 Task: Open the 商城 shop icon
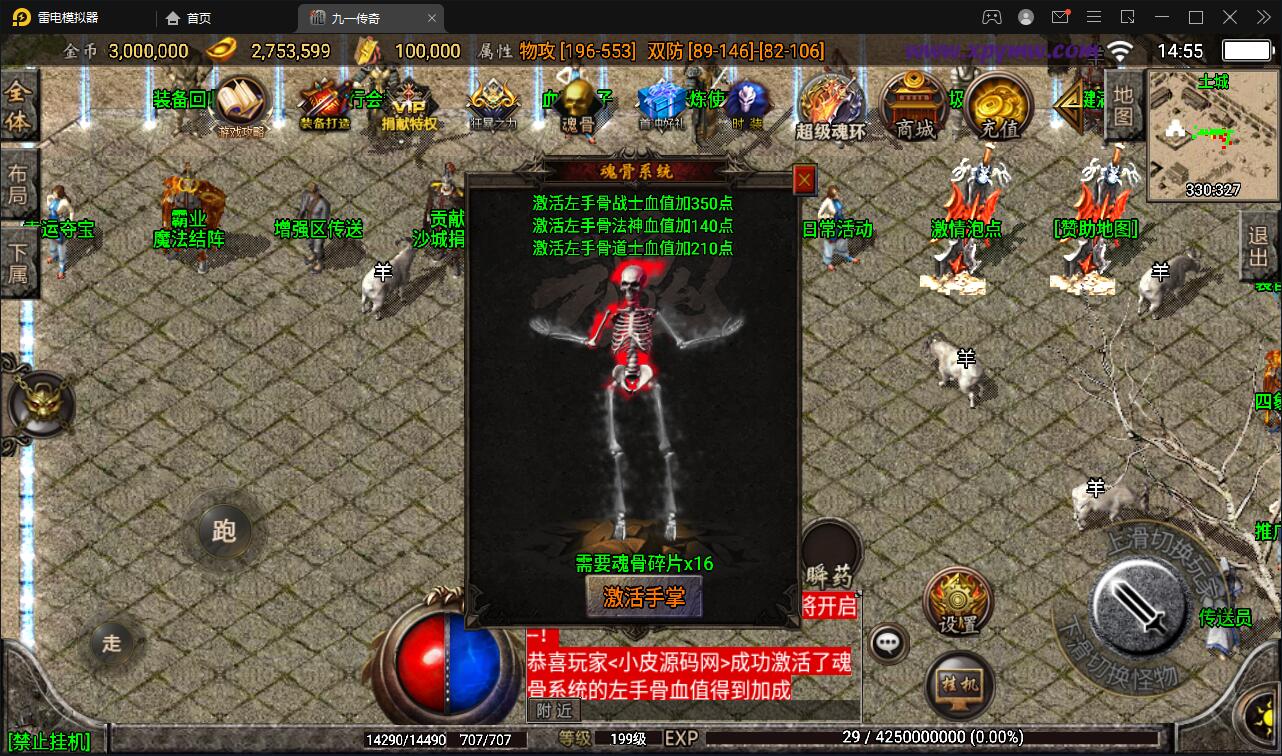pyautogui.click(x=912, y=105)
